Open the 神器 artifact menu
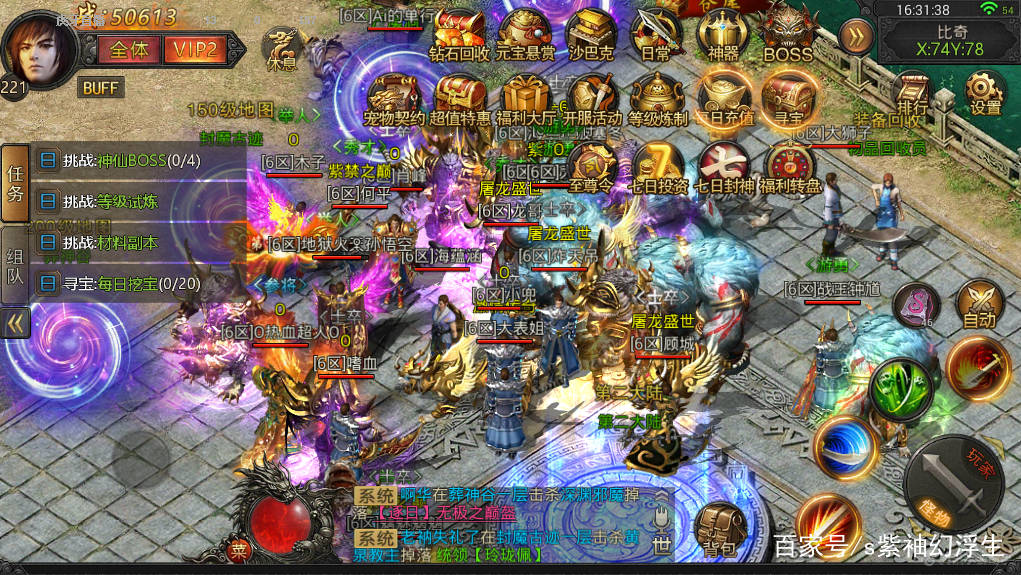This screenshot has height=575, width=1021. (722, 33)
